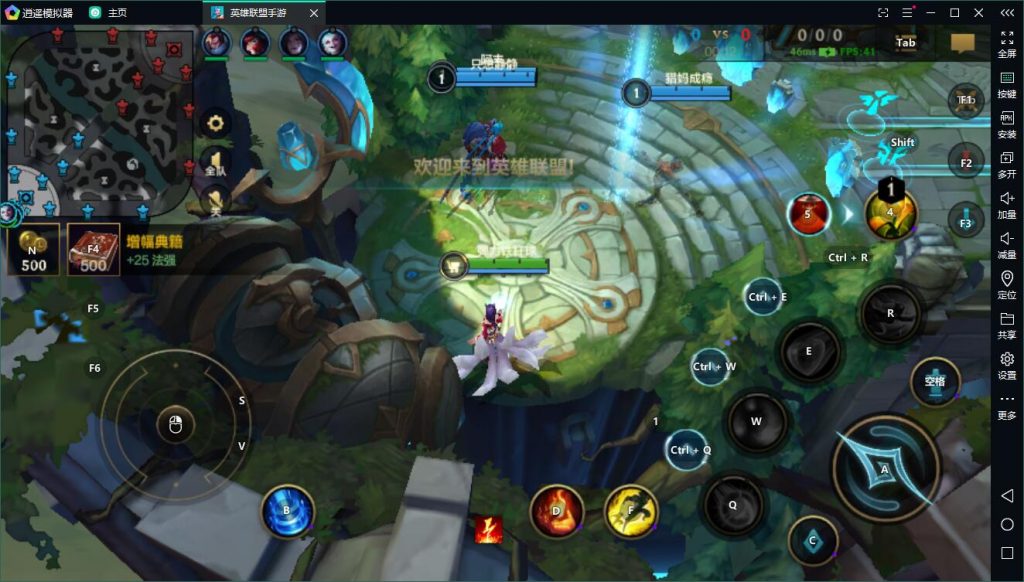The image size is (1024, 582).
Task: Cast the ability button labeled W
Action: click(x=757, y=421)
